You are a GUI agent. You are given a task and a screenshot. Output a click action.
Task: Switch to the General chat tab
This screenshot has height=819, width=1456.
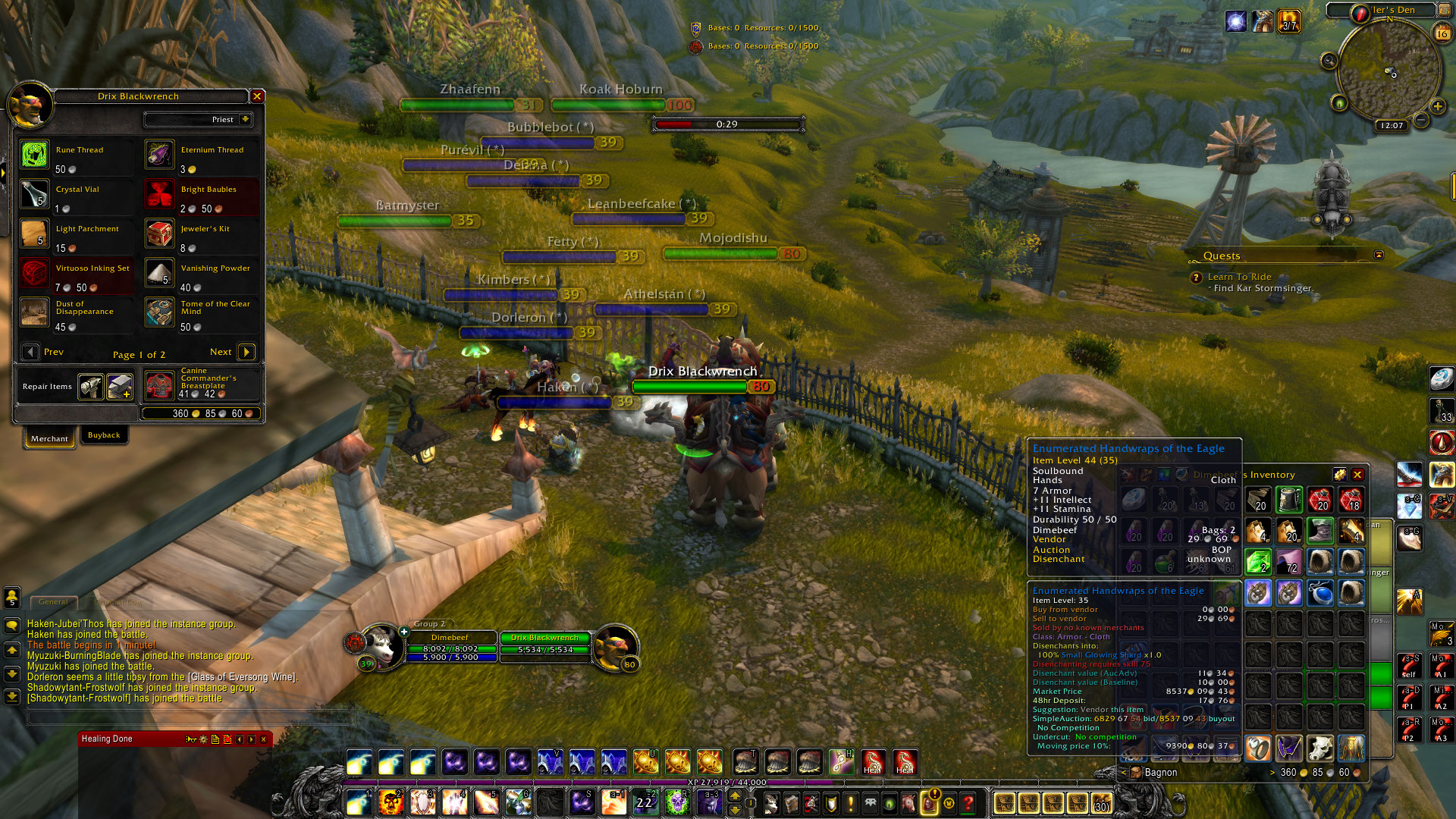pyautogui.click(x=53, y=602)
